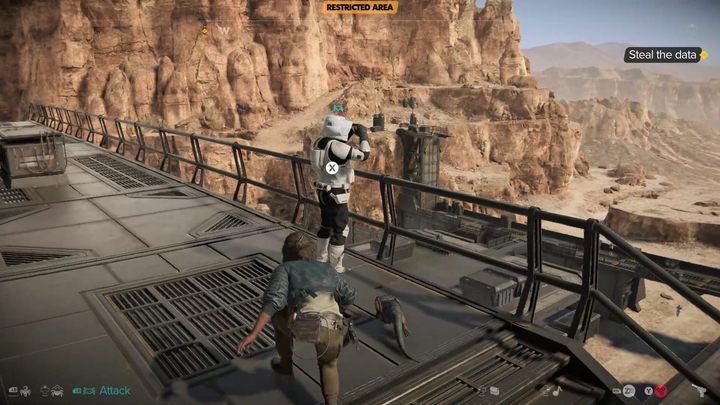
Task: Click the Restricted Area banner
Action: coord(359,7)
